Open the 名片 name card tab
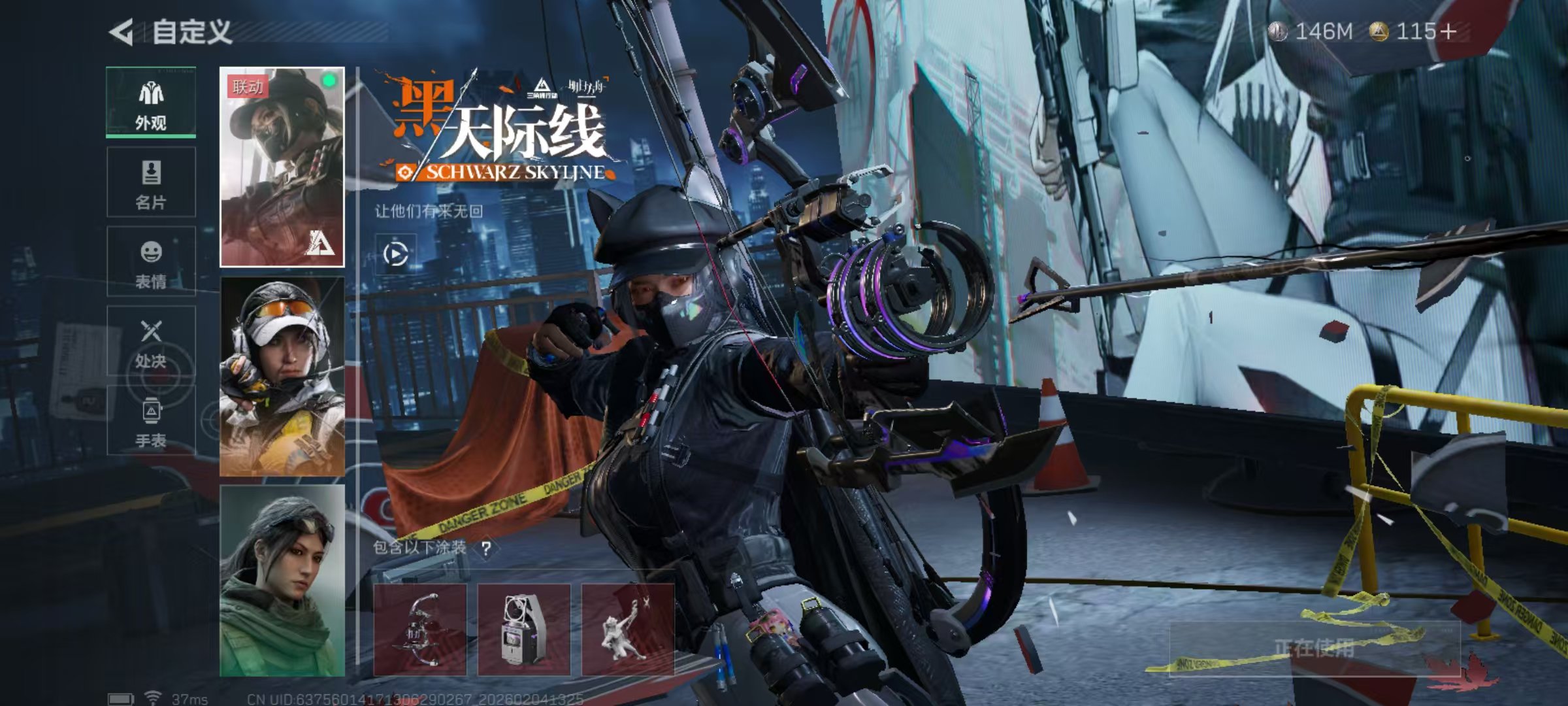Viewport: 1568px width, 706px height. [151, 182]
